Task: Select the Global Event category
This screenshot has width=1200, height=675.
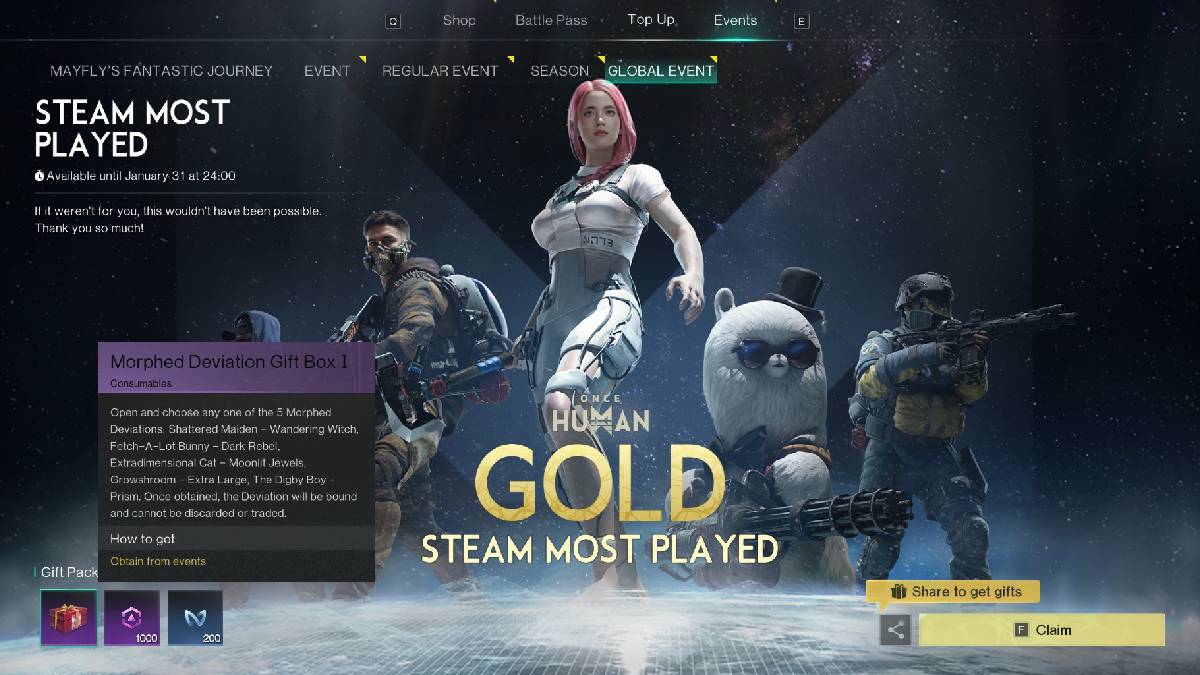Action: click(x=661, y=71)
